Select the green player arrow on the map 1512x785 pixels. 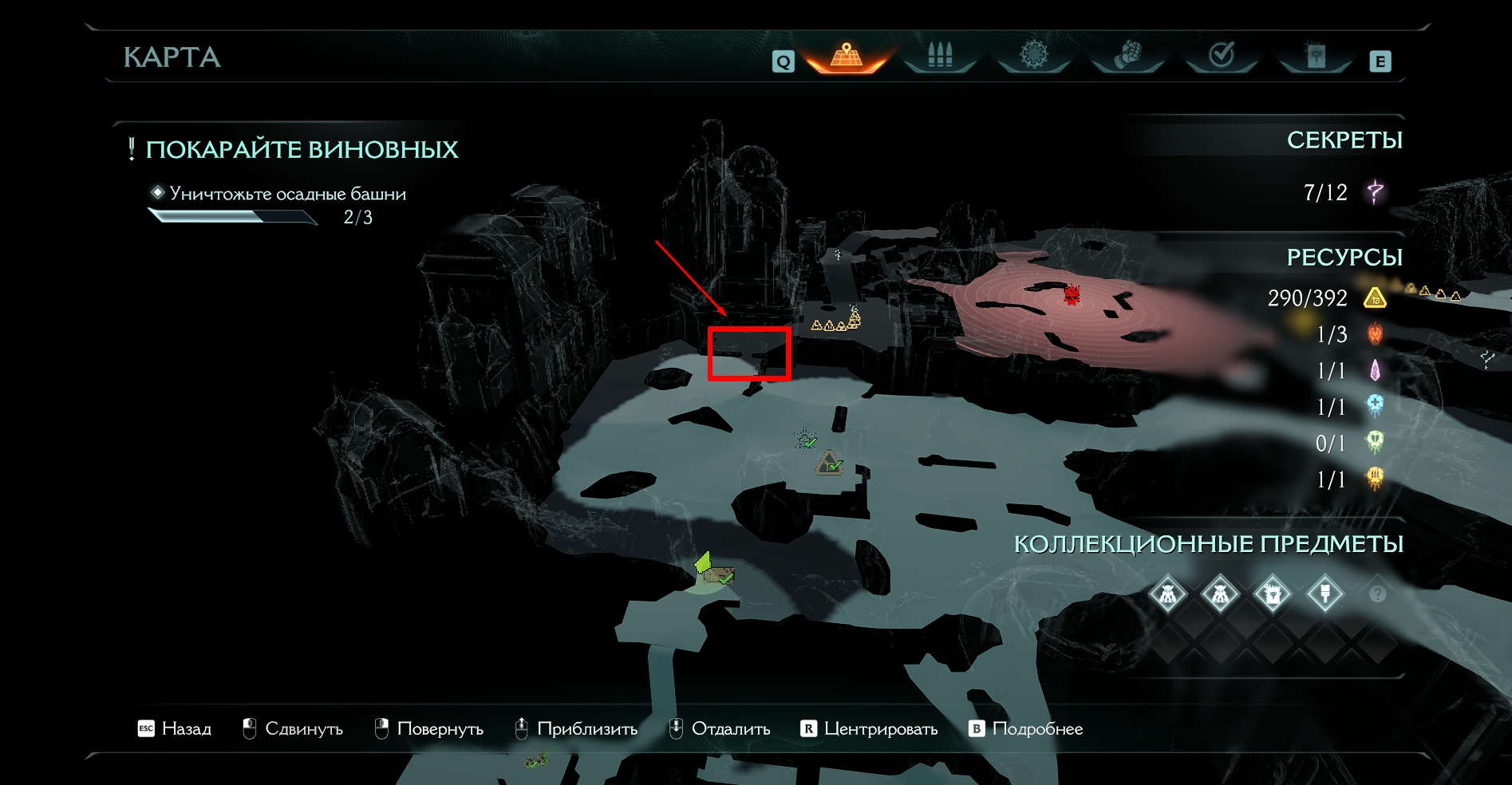tap(703, 562)
